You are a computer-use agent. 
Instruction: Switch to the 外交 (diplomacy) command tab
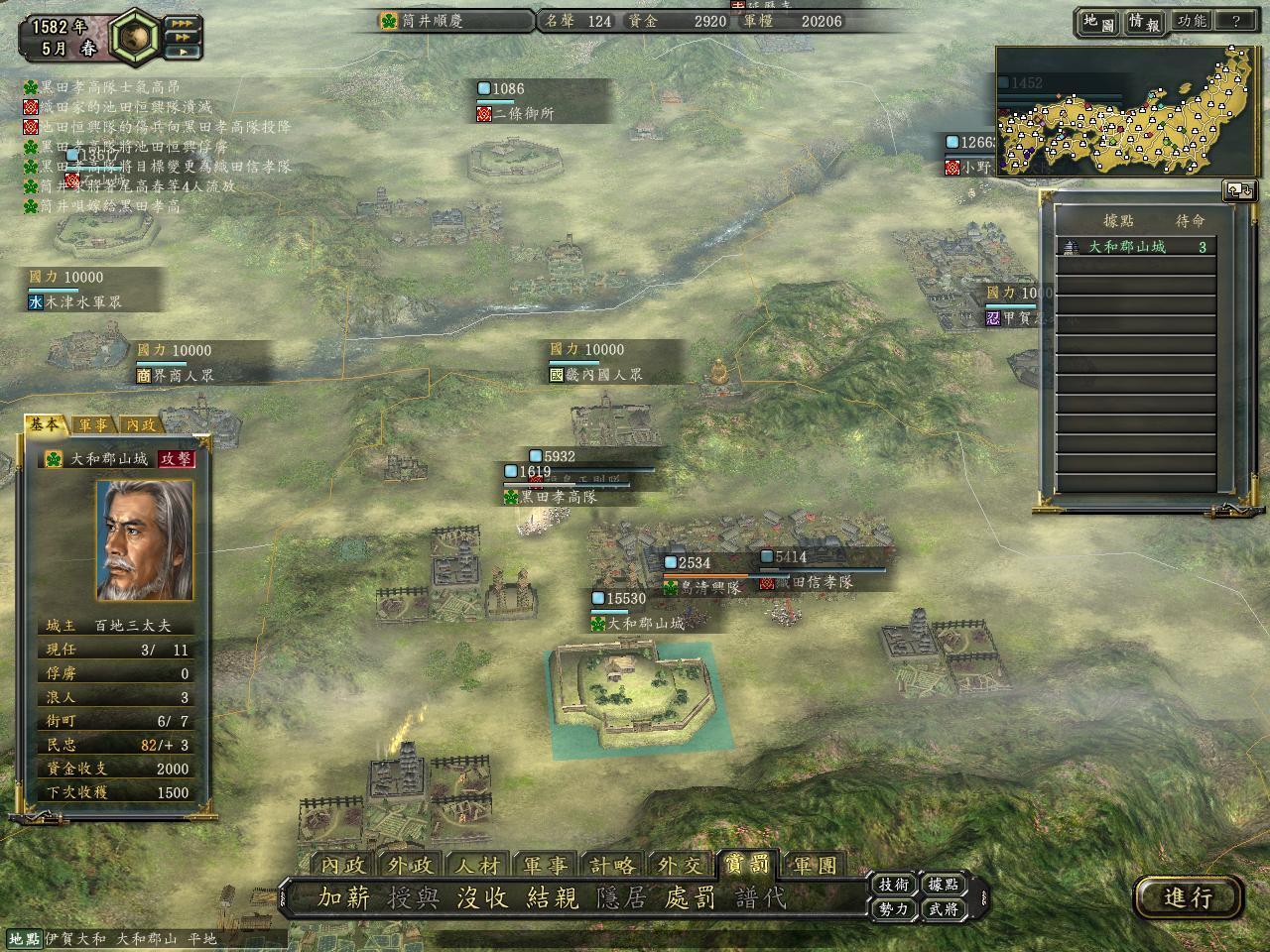click(x=679, y=865)
